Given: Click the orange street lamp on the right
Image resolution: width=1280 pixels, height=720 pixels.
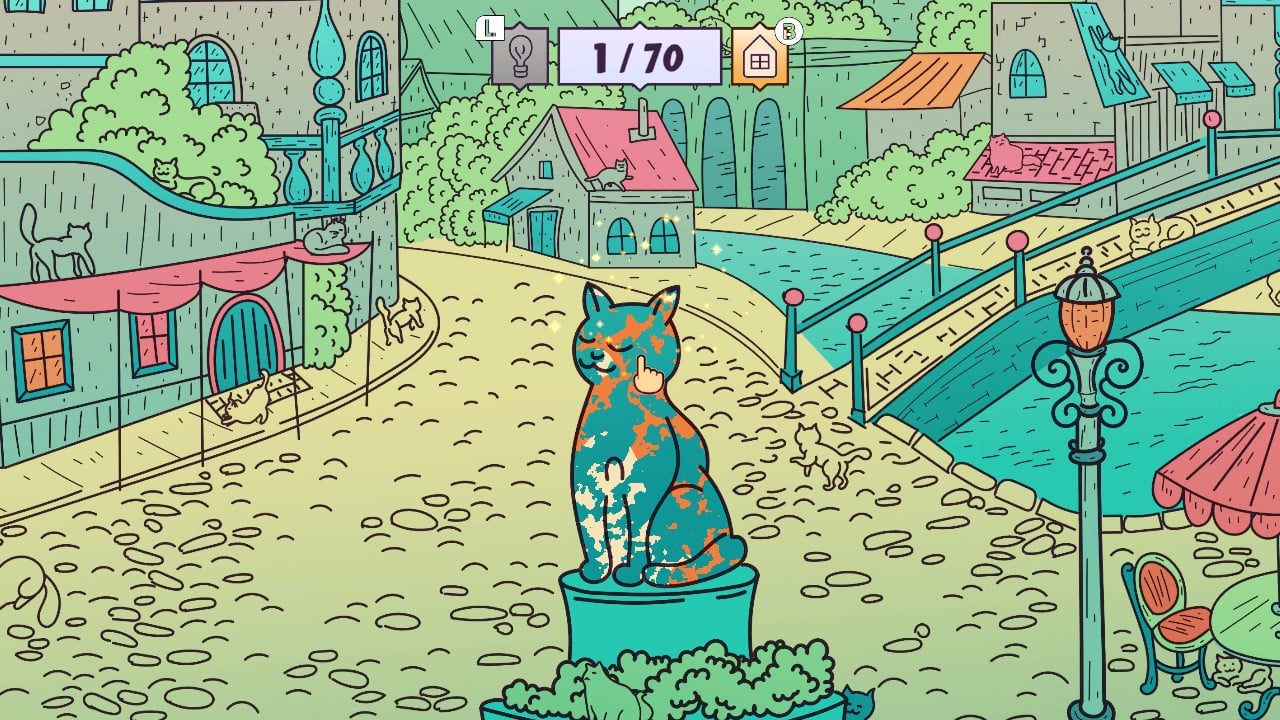Looking at the screenshot, I should pyautogui.click(x=1083, y=320).
